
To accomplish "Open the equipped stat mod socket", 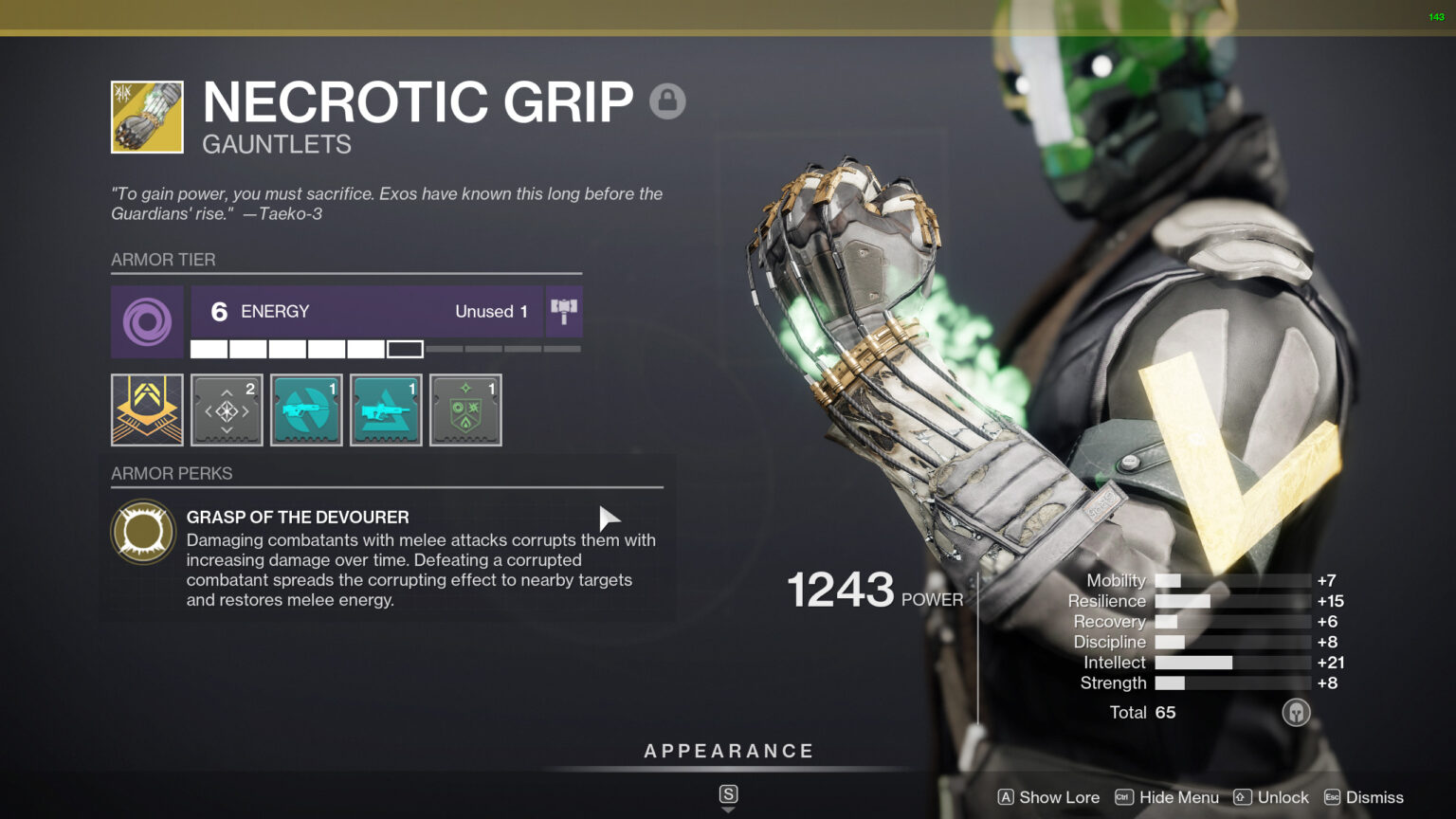I will tap(227, 409).
